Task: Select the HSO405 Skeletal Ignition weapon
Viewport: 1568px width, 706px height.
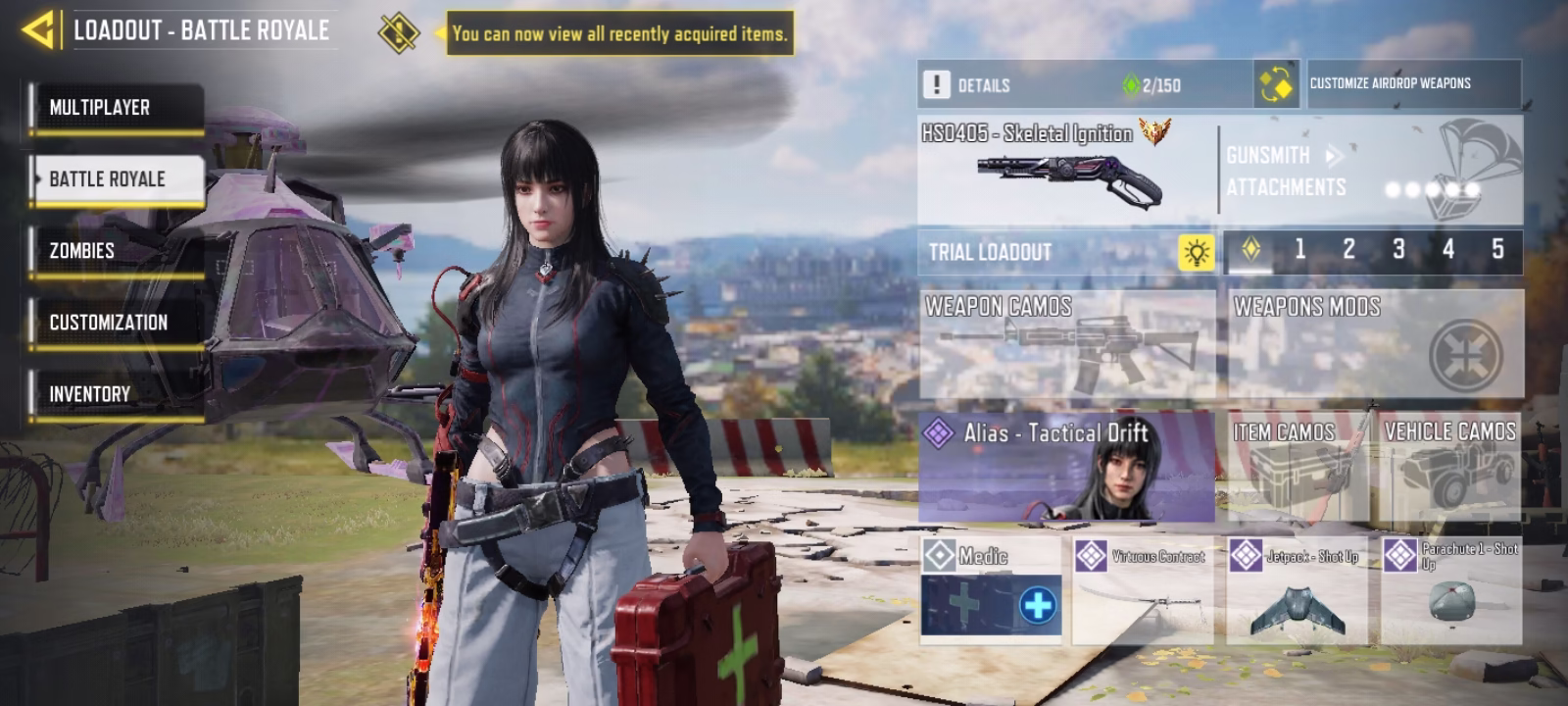Action: (x=1066, y=170)
